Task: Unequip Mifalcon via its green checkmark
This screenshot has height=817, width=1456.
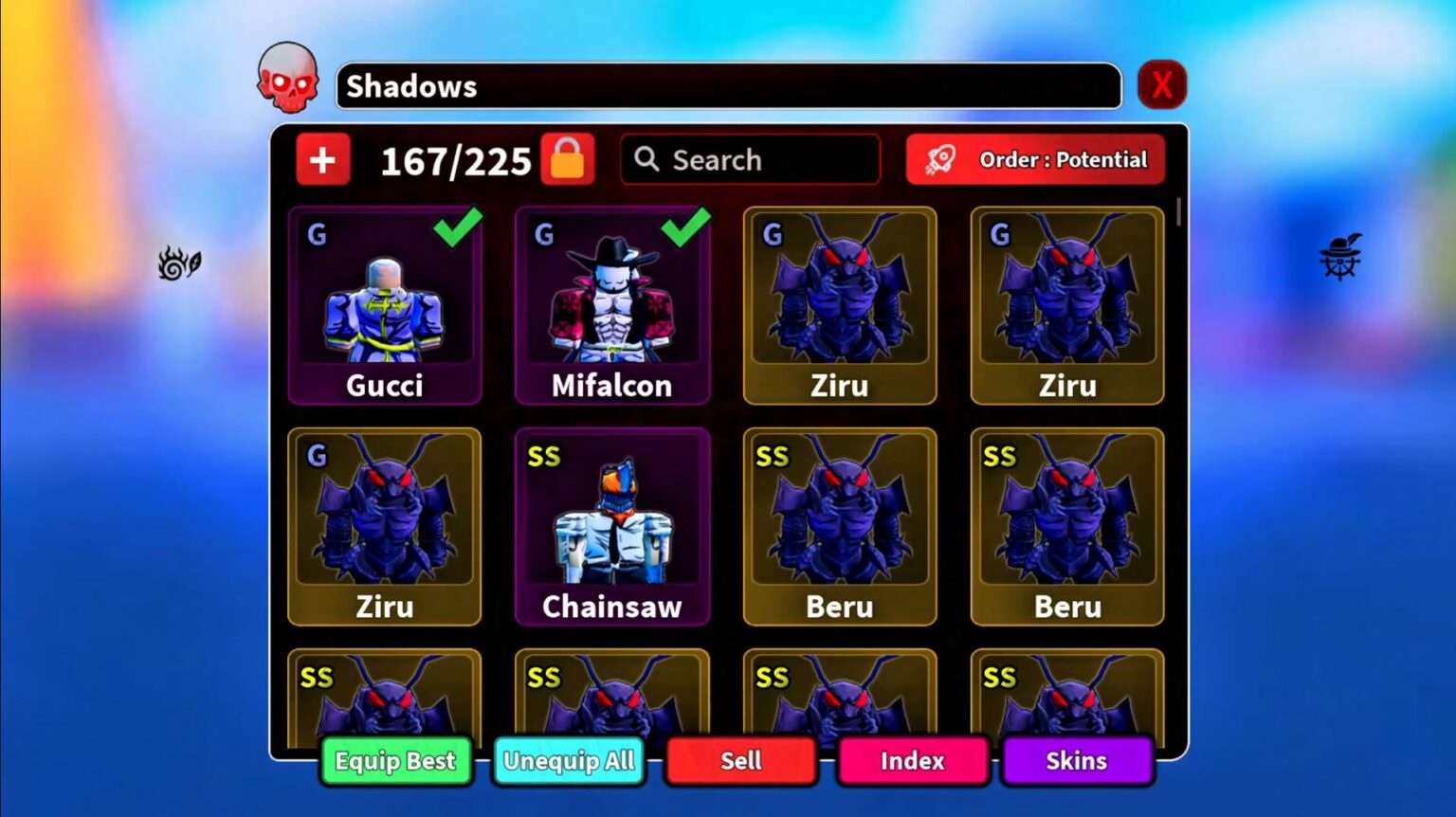Action: coord(680,227)
